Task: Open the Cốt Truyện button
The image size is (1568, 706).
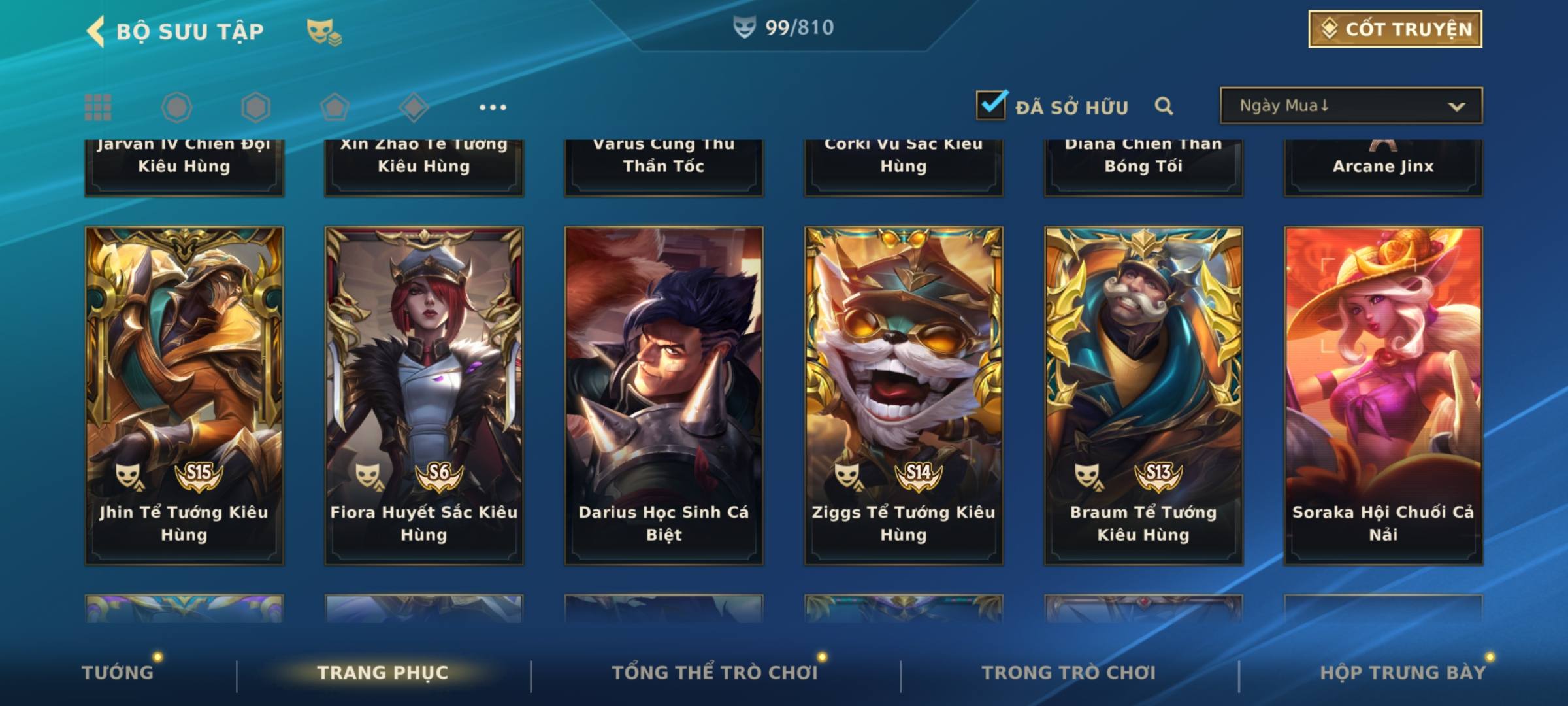Action: coord(1394,29)
